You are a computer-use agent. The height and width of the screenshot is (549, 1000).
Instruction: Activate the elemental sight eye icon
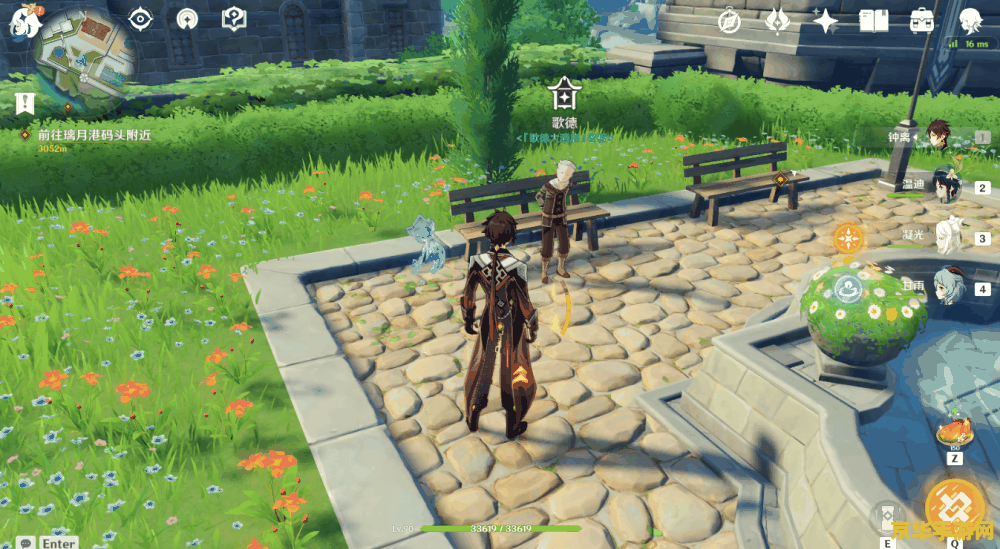(x=141, y=19)
